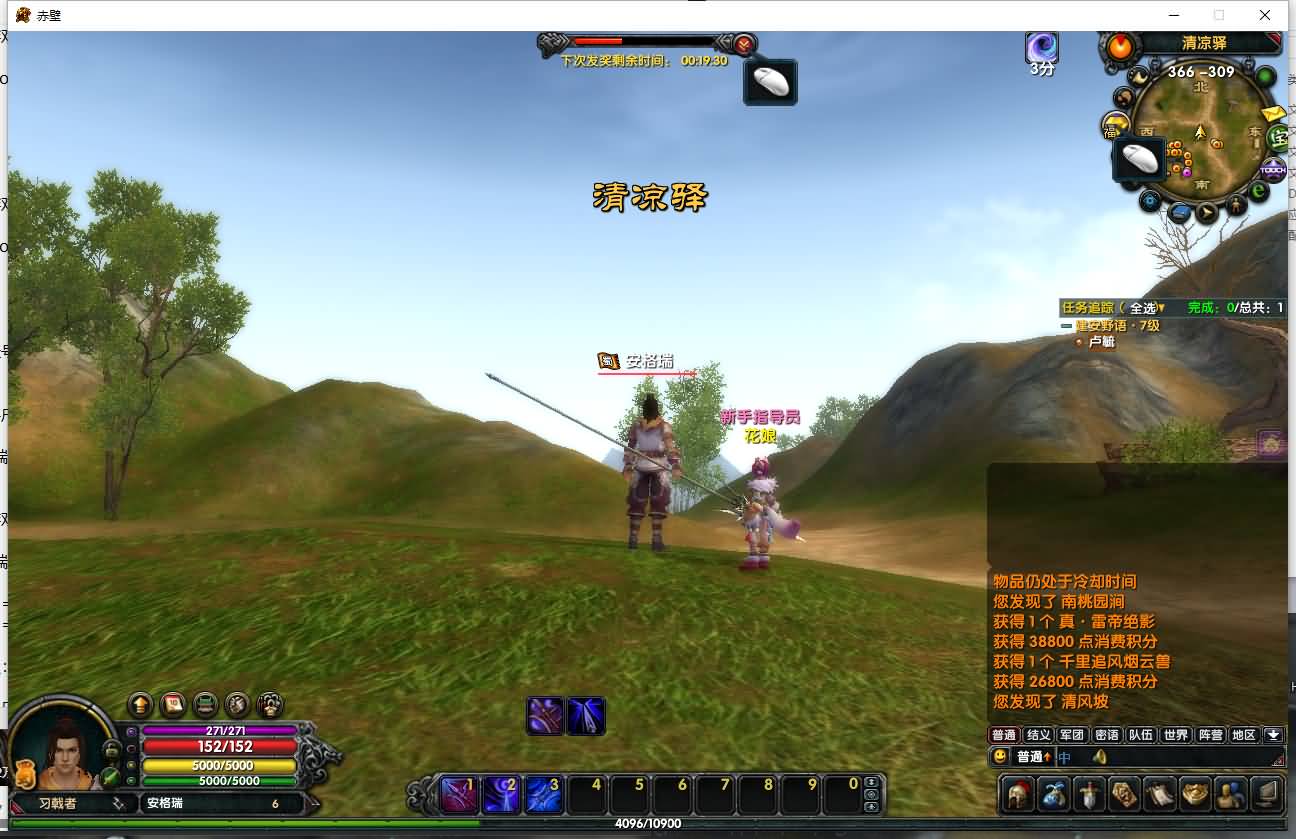Open the blue bag inventory icon

(1054, 795)
